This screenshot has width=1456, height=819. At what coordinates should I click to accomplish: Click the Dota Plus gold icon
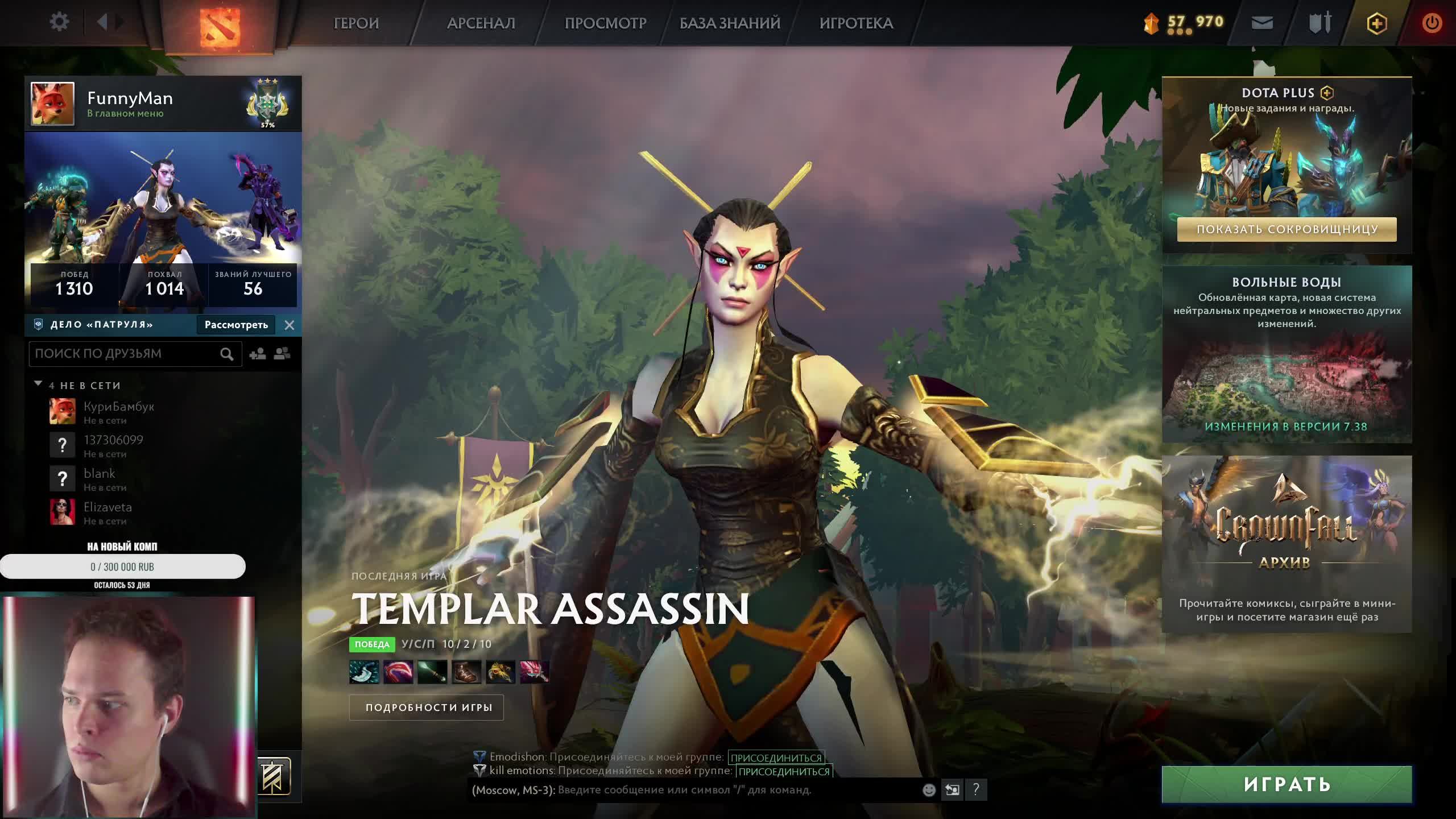pyautogui.click(x=1376, y=23)
